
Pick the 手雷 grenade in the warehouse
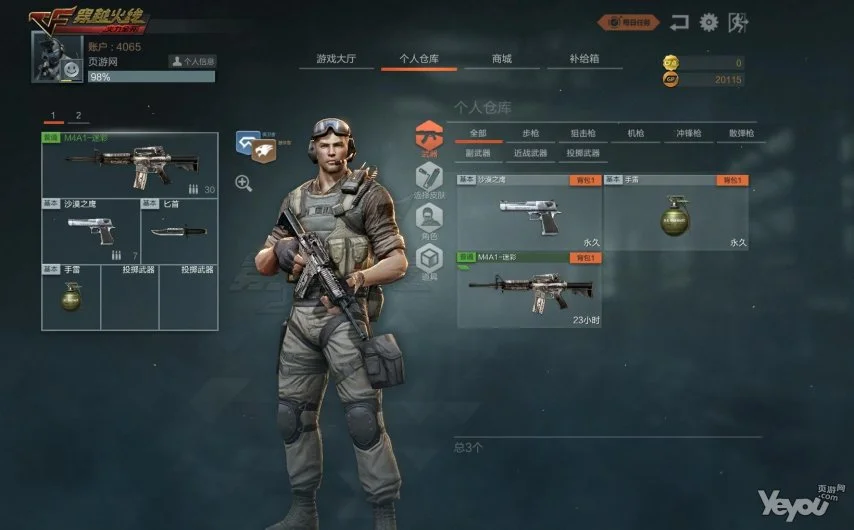click(675, 213)
